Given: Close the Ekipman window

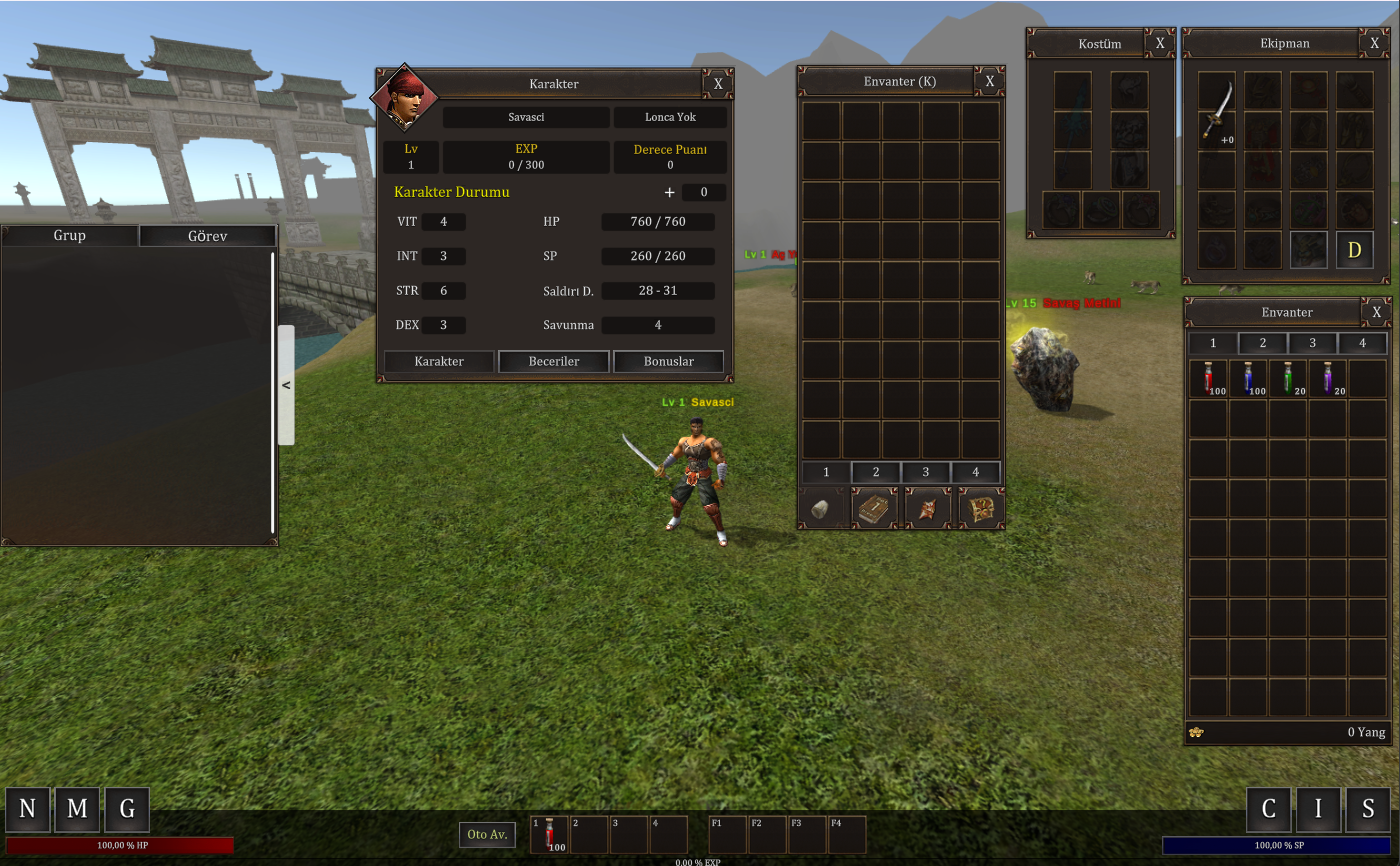Looking at the screenshot, I should pos(1375,43).
